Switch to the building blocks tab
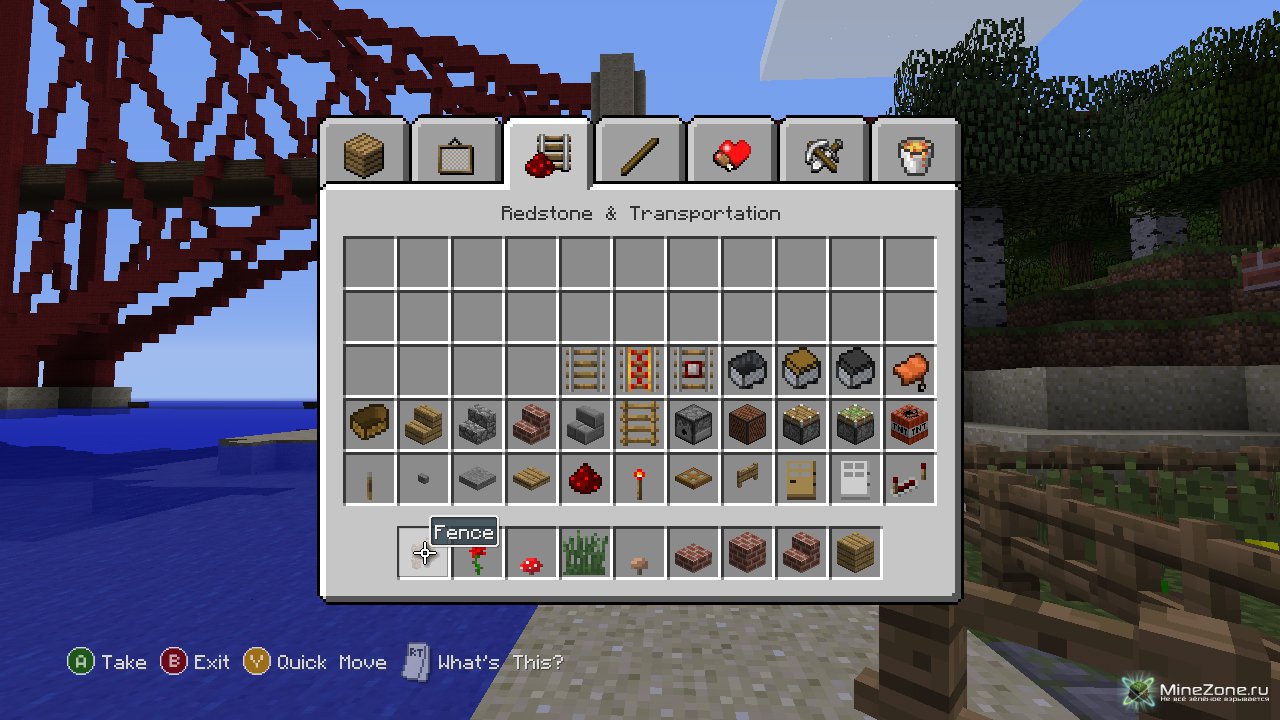Viewport: 1280px width, 720px height. [x=364, y=154]
